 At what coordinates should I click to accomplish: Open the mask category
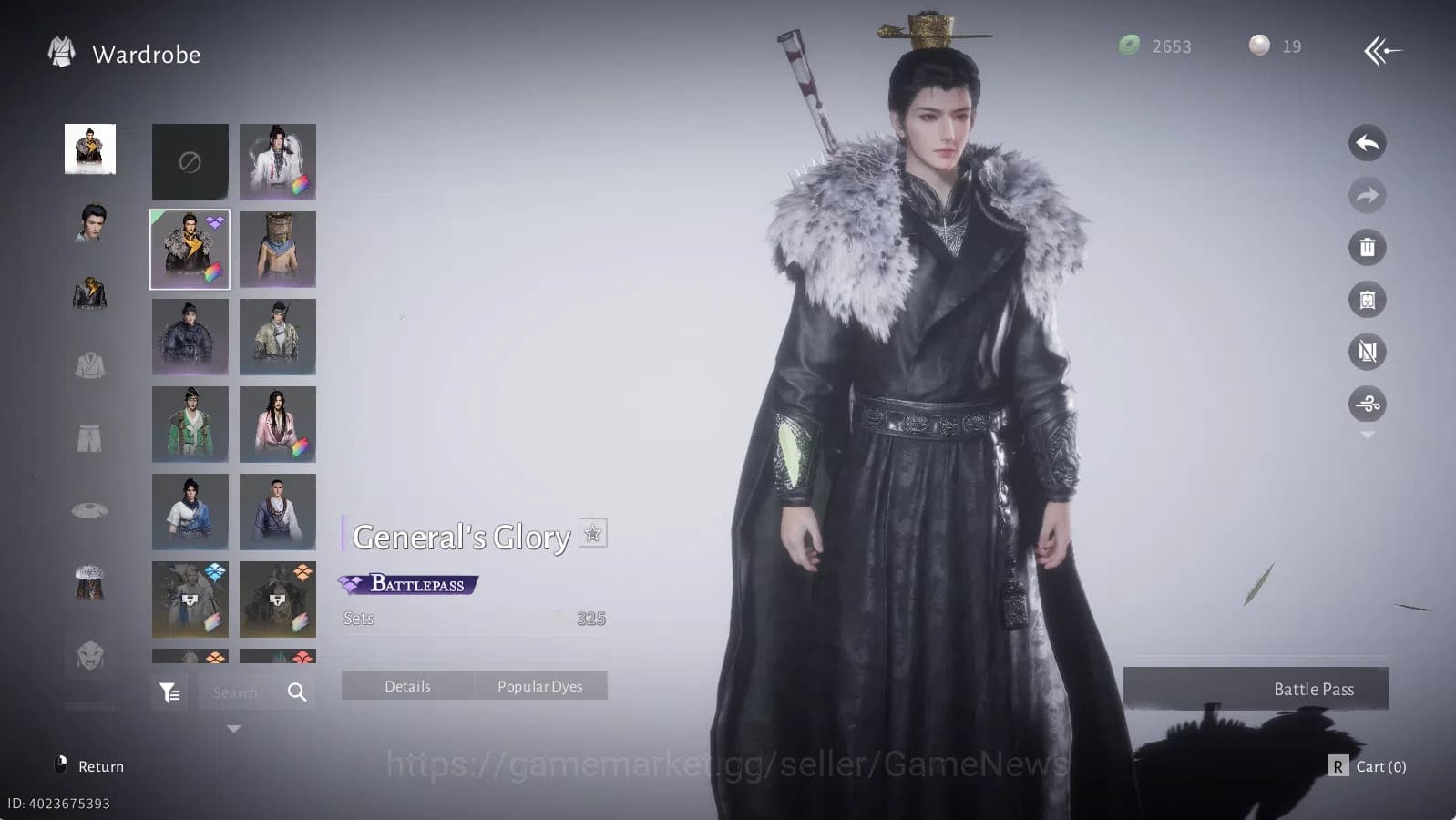click(89, 655)
